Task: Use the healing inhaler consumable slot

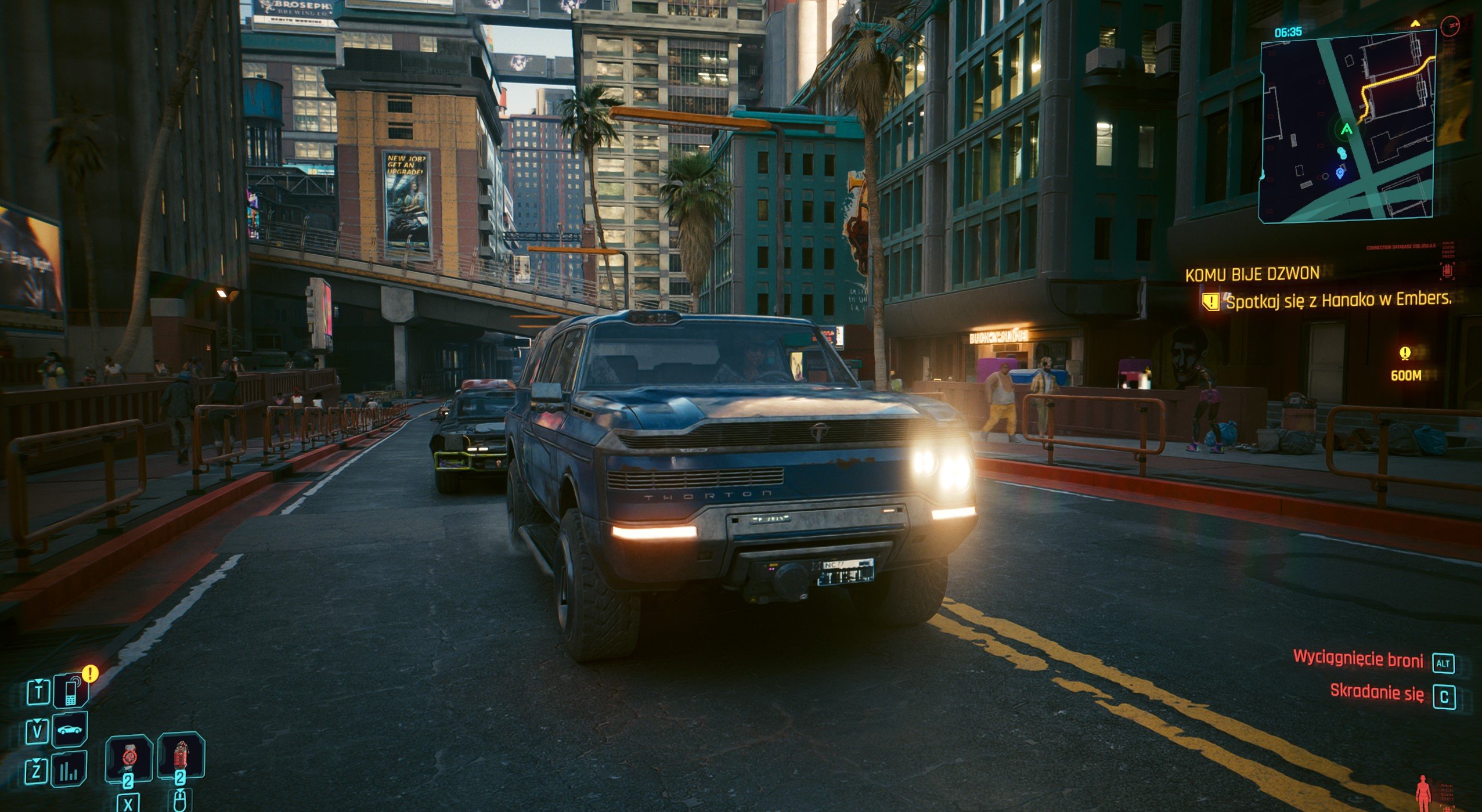Action: click(x=128, y=756)
